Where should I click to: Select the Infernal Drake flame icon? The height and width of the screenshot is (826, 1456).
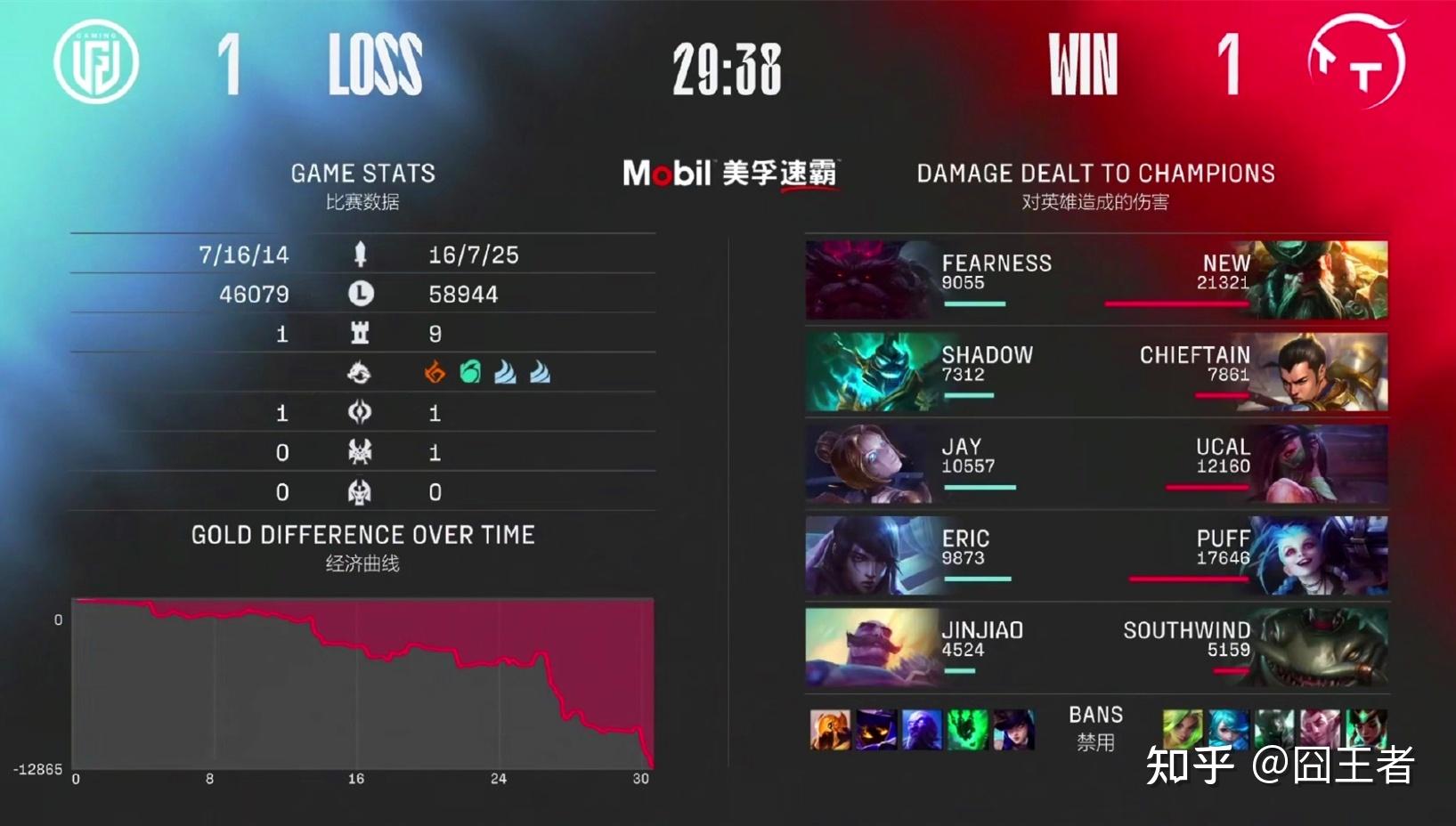(x=435, y=373)
